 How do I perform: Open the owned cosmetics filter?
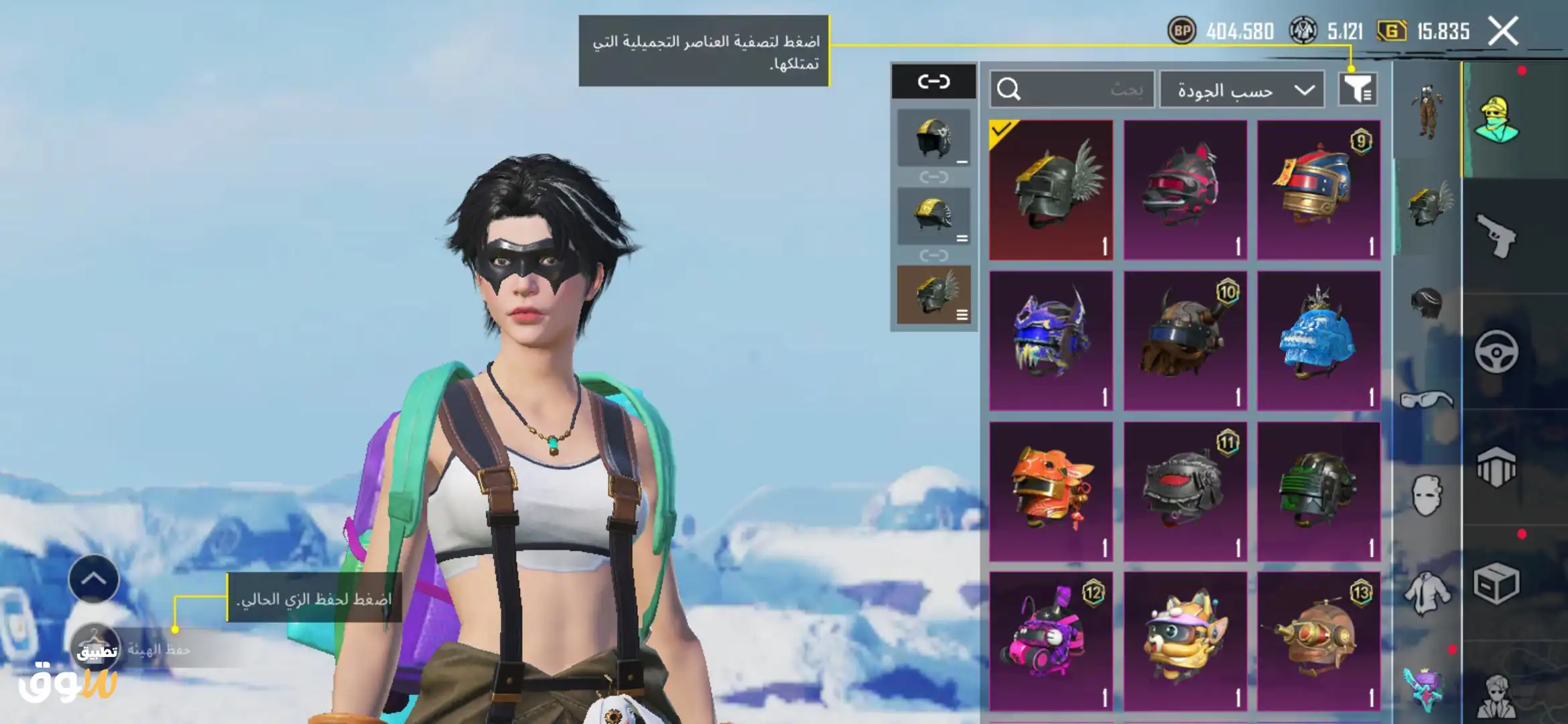click(x=1358, y=89)
